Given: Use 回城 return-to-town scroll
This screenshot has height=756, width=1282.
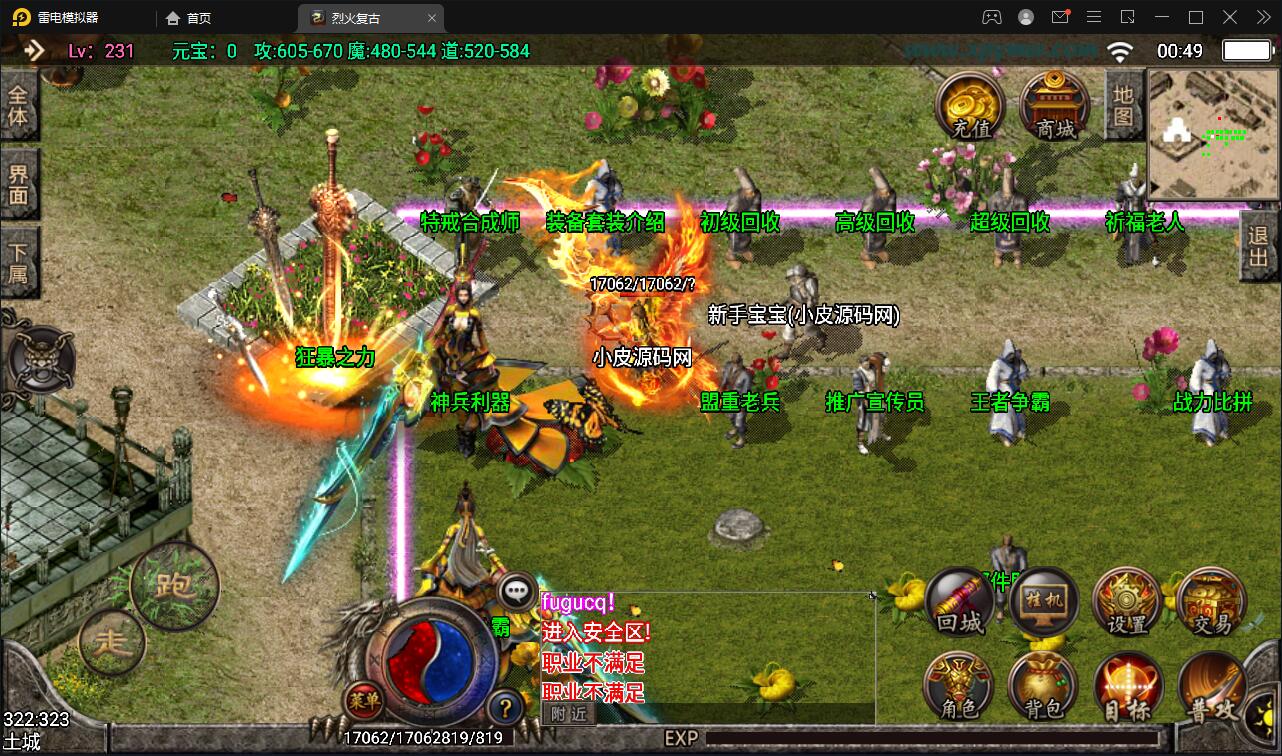Looking at the screenshot, I should 959,602.
